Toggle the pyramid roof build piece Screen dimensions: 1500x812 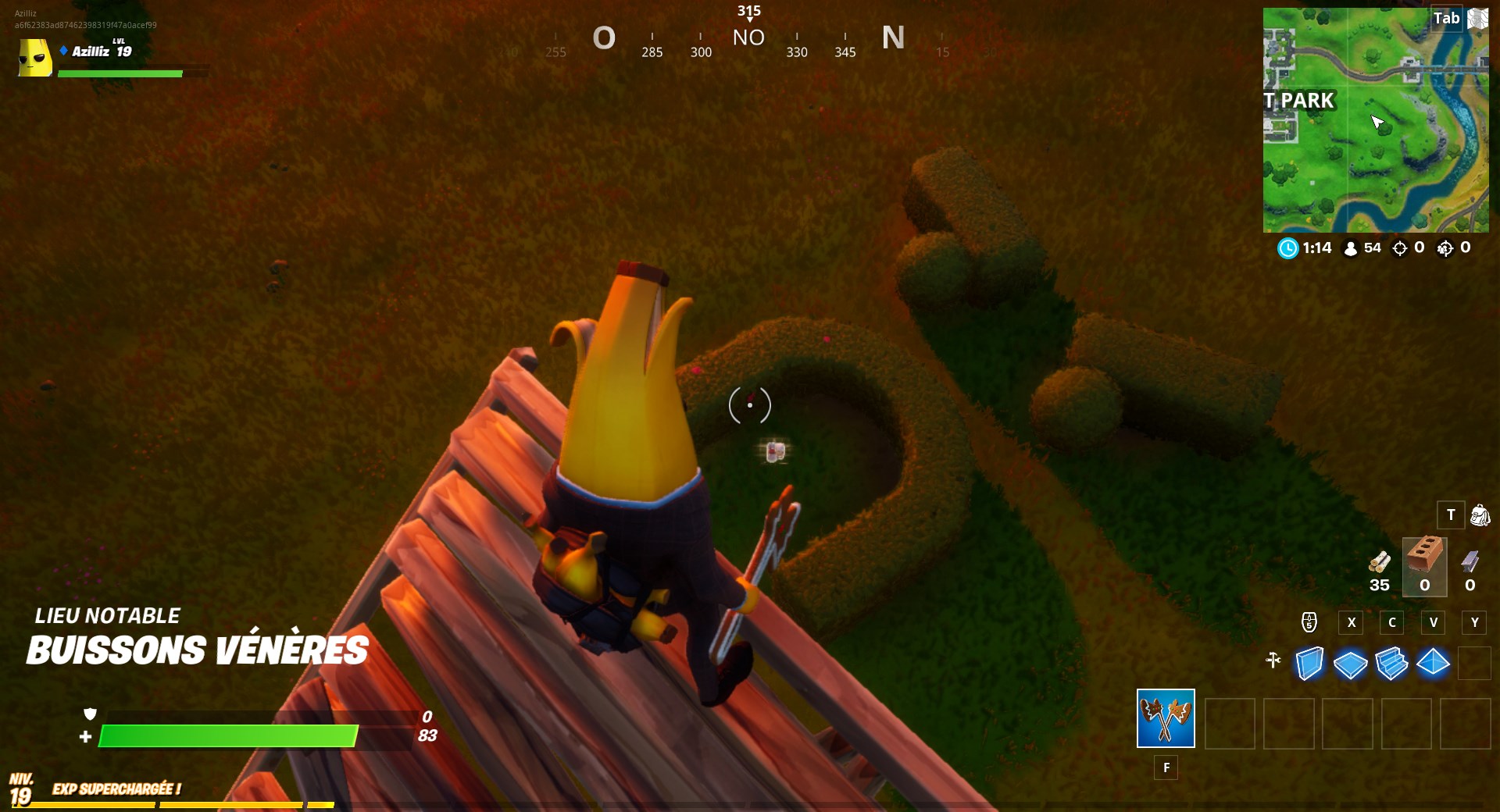pyautogui.click(x=1434, y=662)
